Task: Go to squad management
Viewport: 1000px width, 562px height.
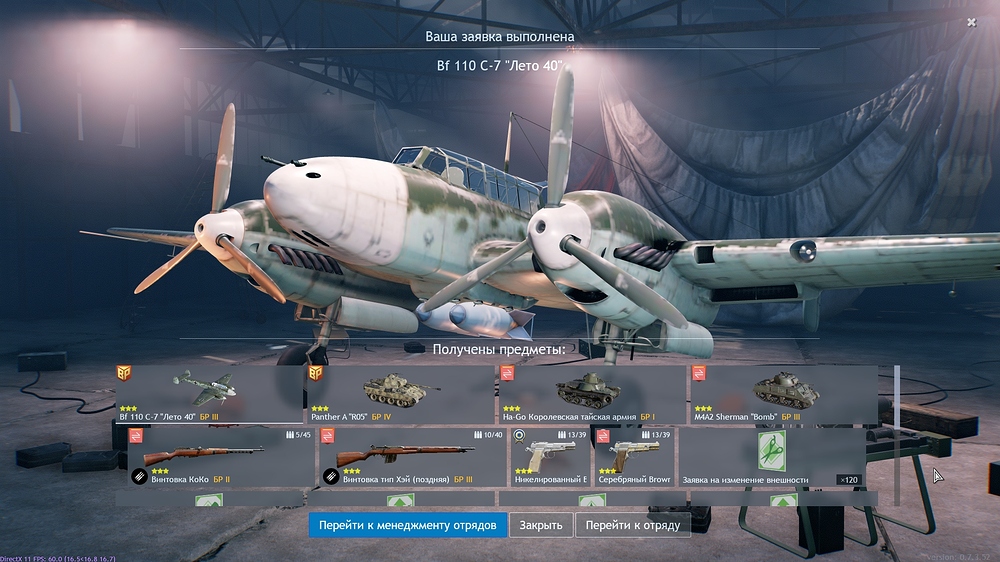Action: coord(407,525)
